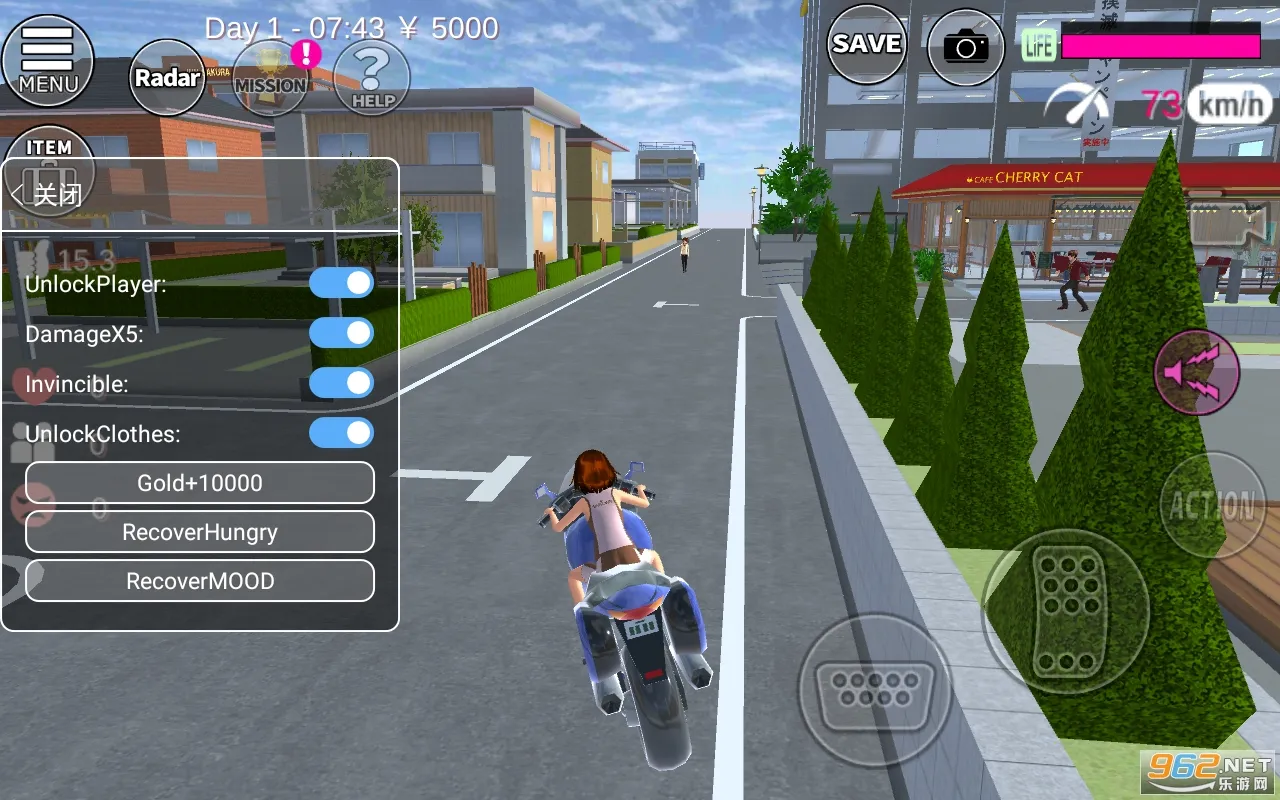Open the main MENU button

47,59
